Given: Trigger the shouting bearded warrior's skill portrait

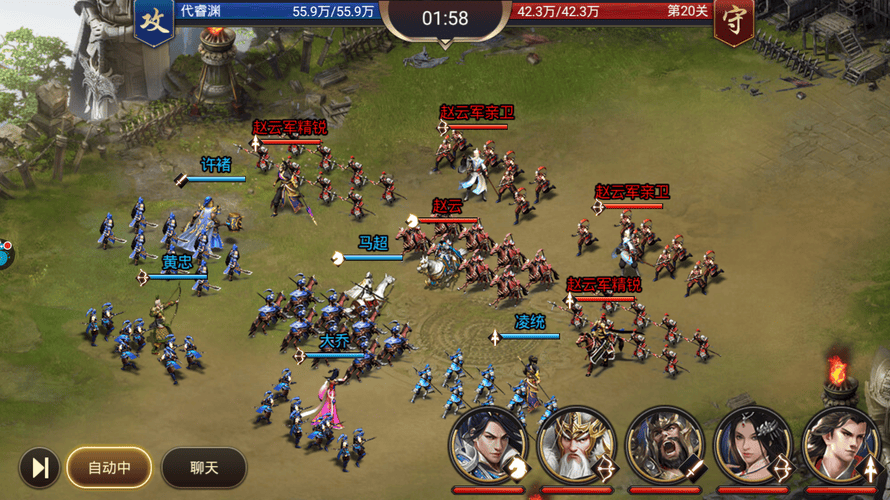Looking at the screenshot, I should (x=664, y=445).
